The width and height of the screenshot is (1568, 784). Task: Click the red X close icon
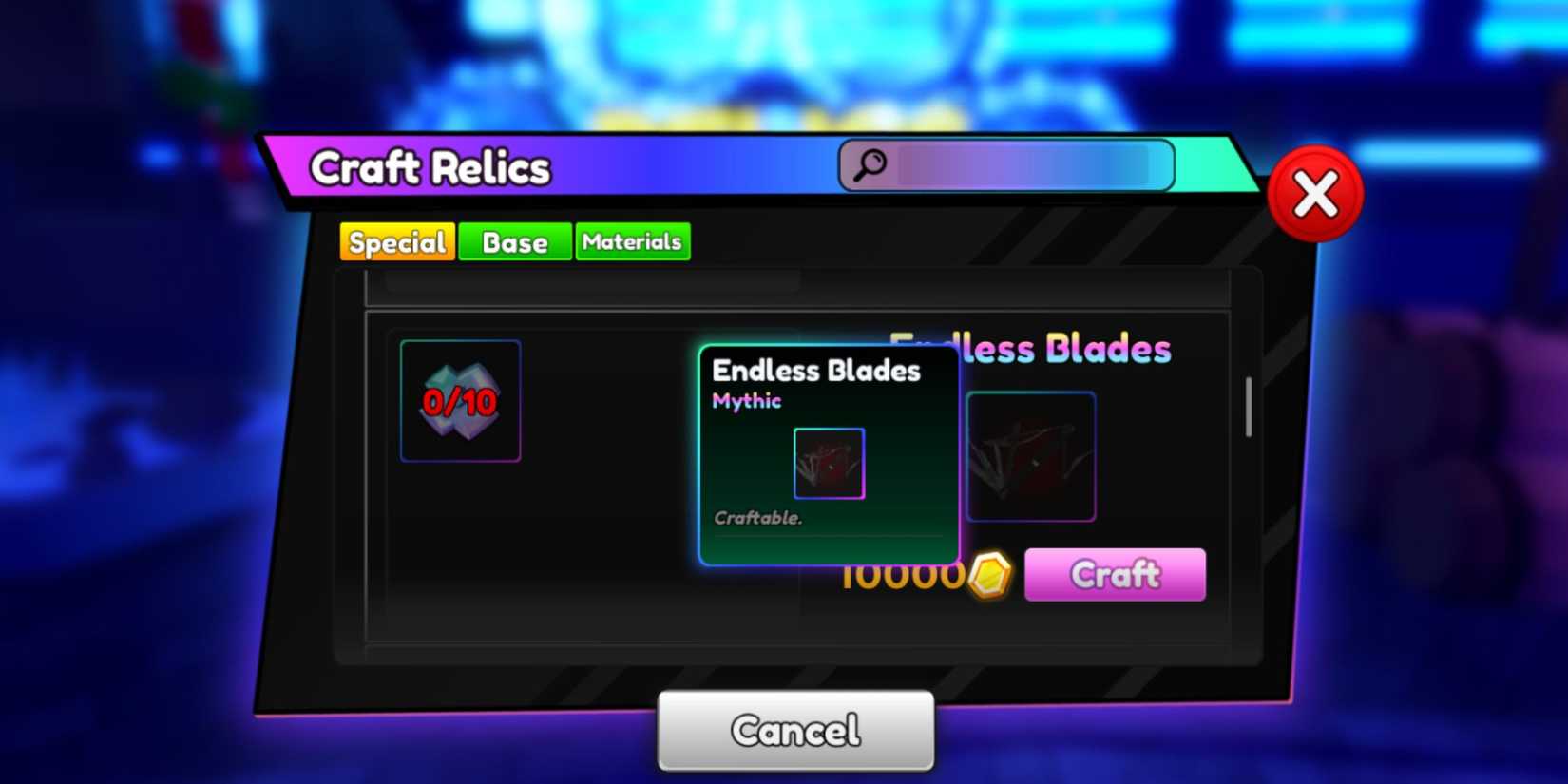pos(1316,193)
